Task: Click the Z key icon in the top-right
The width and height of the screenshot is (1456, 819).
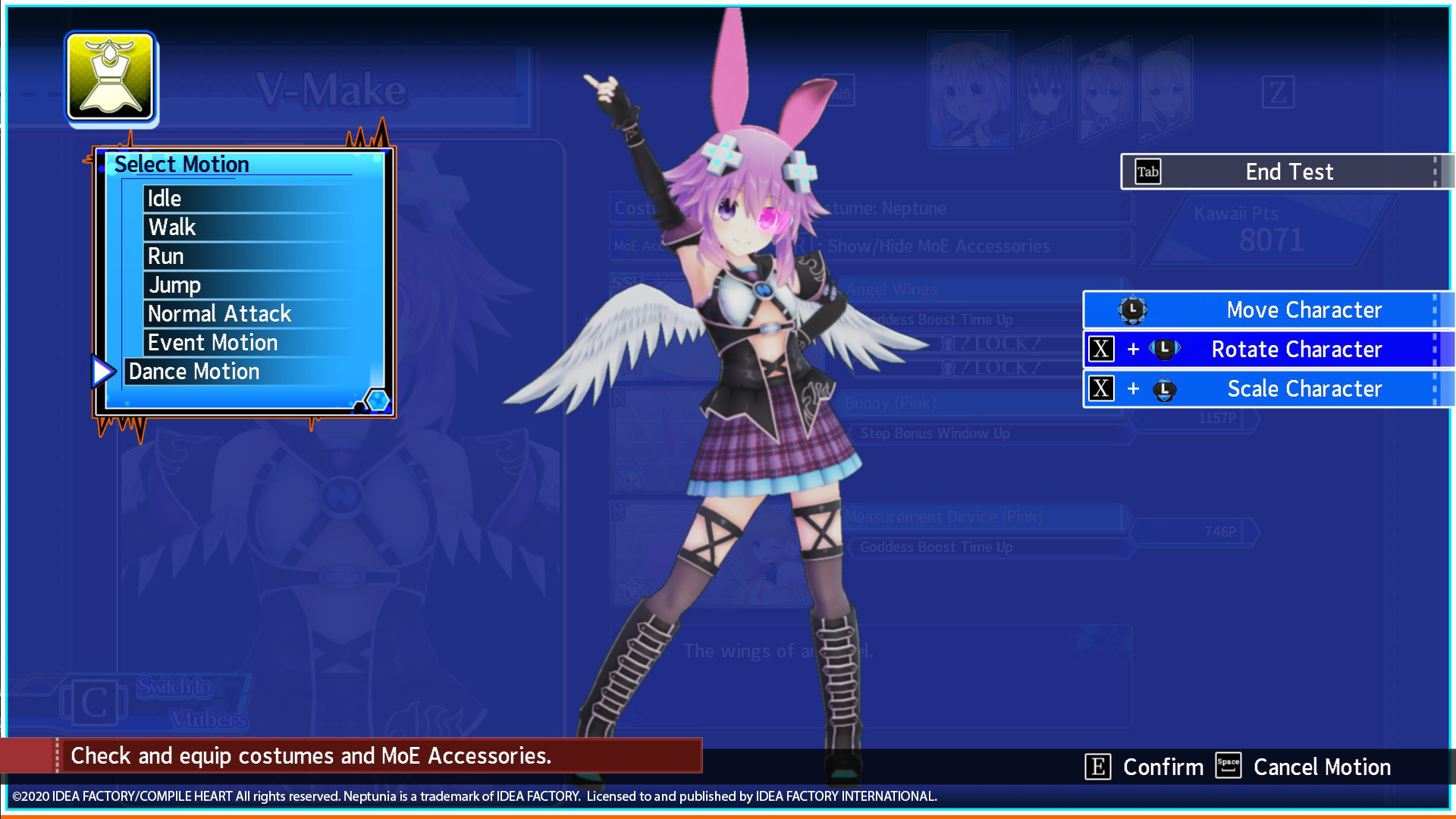Action: 1278,93
